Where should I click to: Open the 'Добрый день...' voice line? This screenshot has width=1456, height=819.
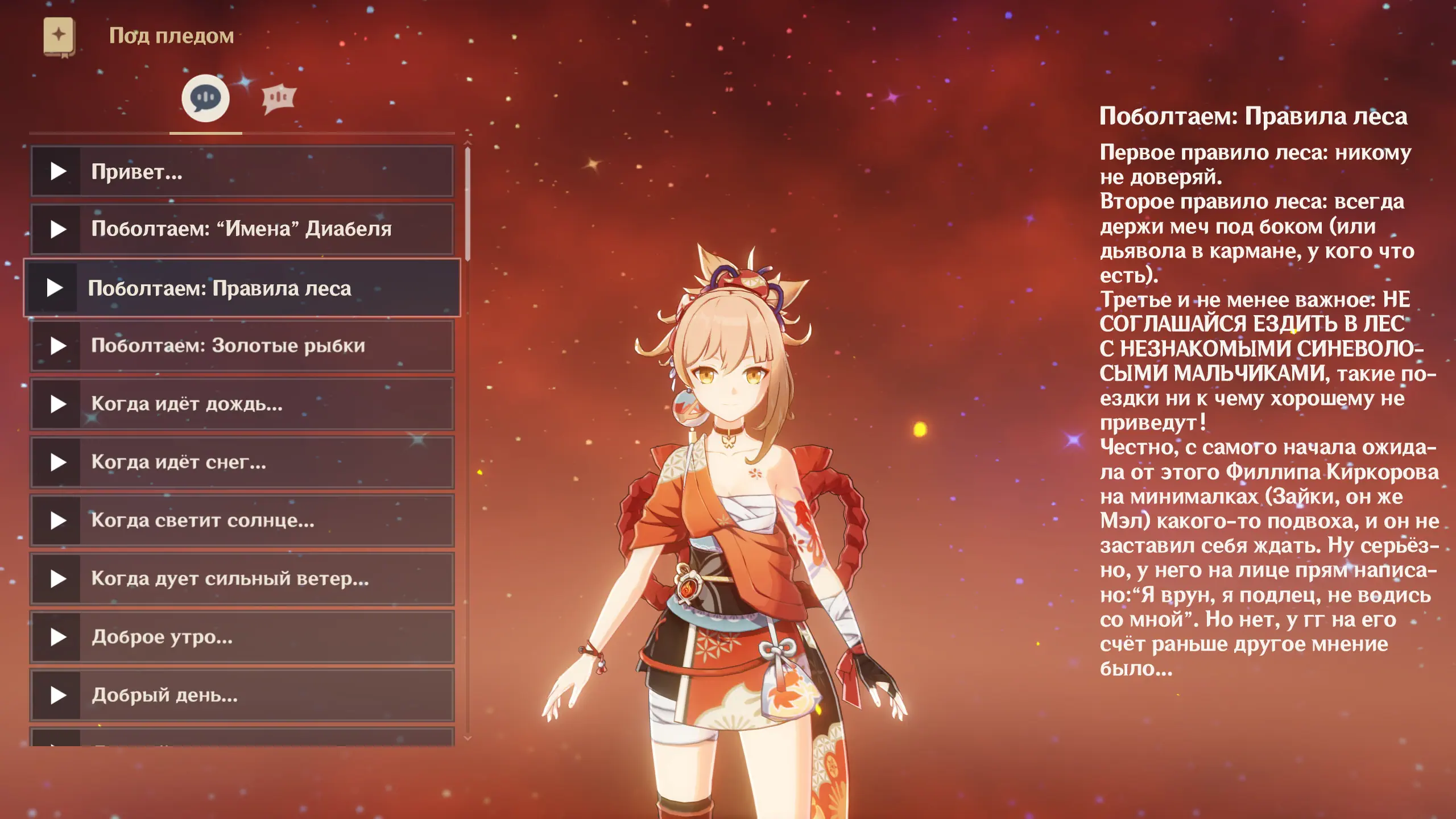(242, 695)
